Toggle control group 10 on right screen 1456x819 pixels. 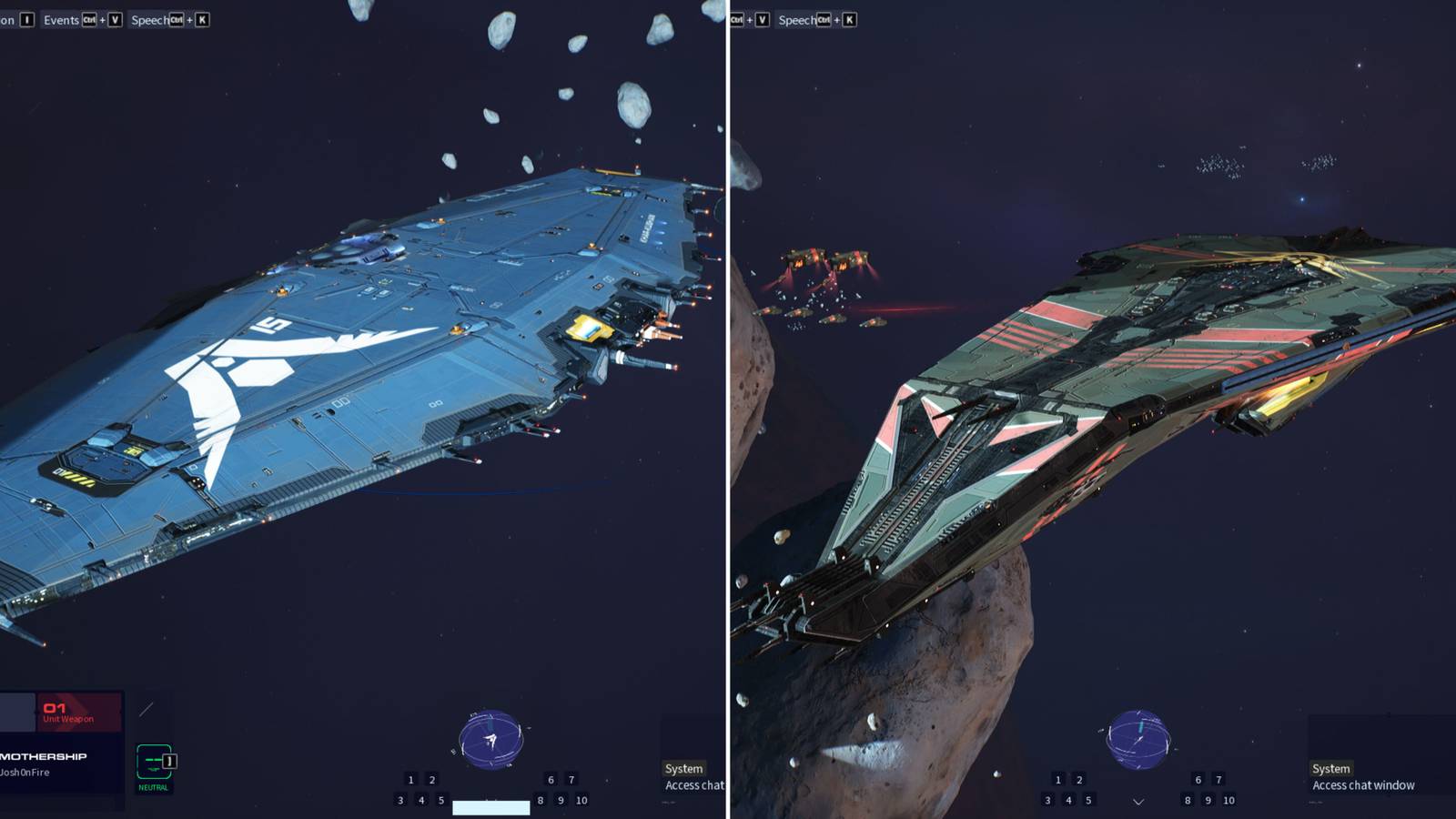[1227, 799]
